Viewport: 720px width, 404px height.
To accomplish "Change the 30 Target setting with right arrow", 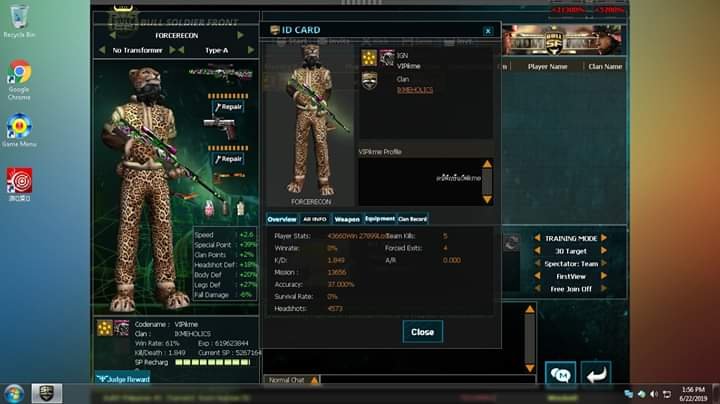I will (x=604, y=251).
